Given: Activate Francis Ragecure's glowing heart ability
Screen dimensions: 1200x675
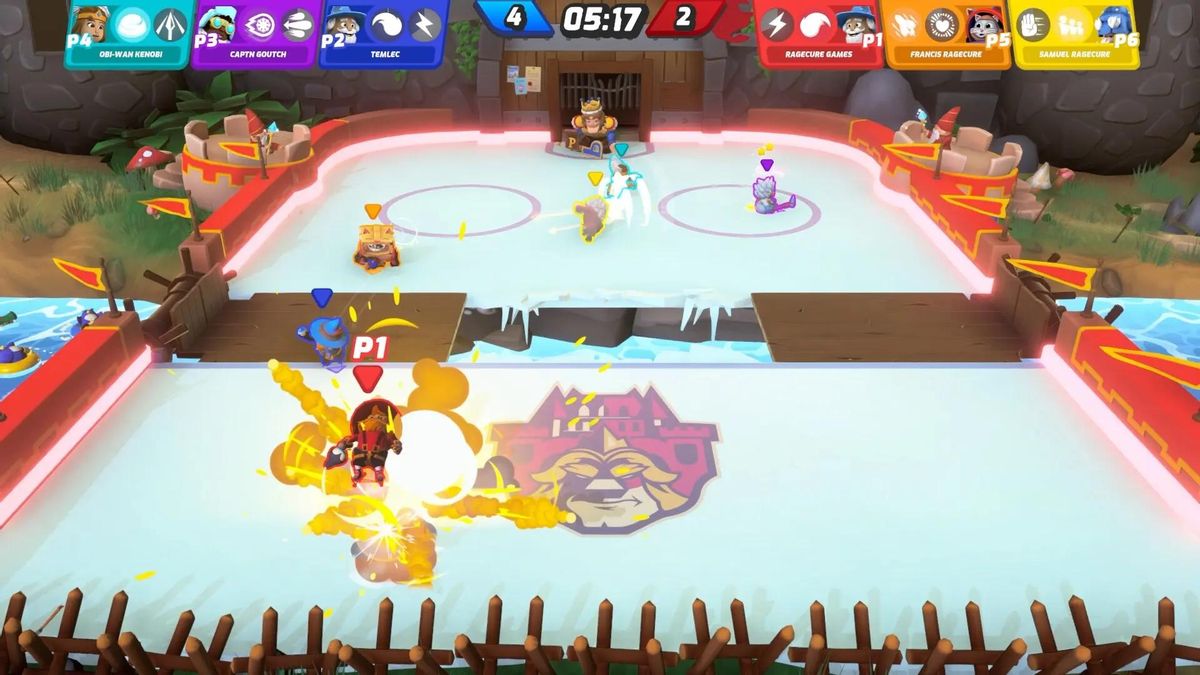Looking at the screenshot, I should point(942,24).
